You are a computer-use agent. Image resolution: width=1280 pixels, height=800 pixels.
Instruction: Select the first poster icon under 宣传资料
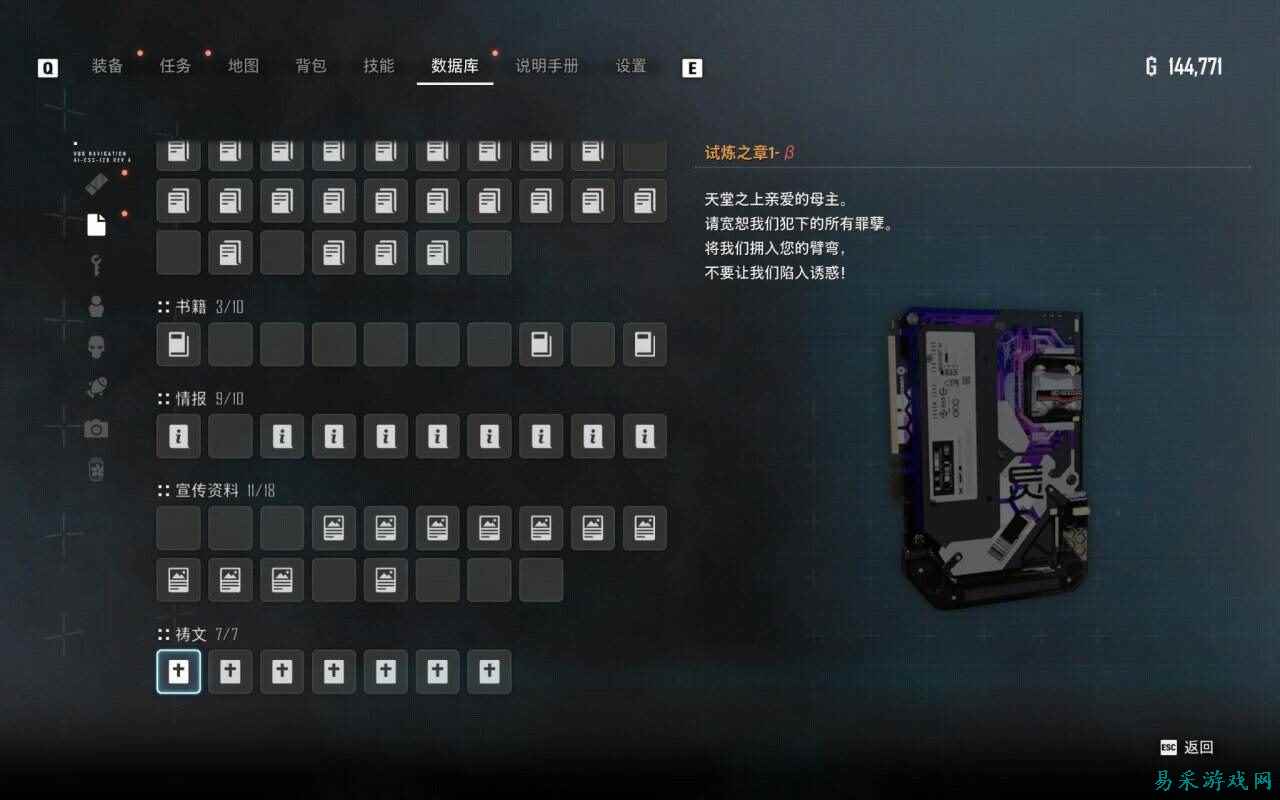tap(333, 528)
